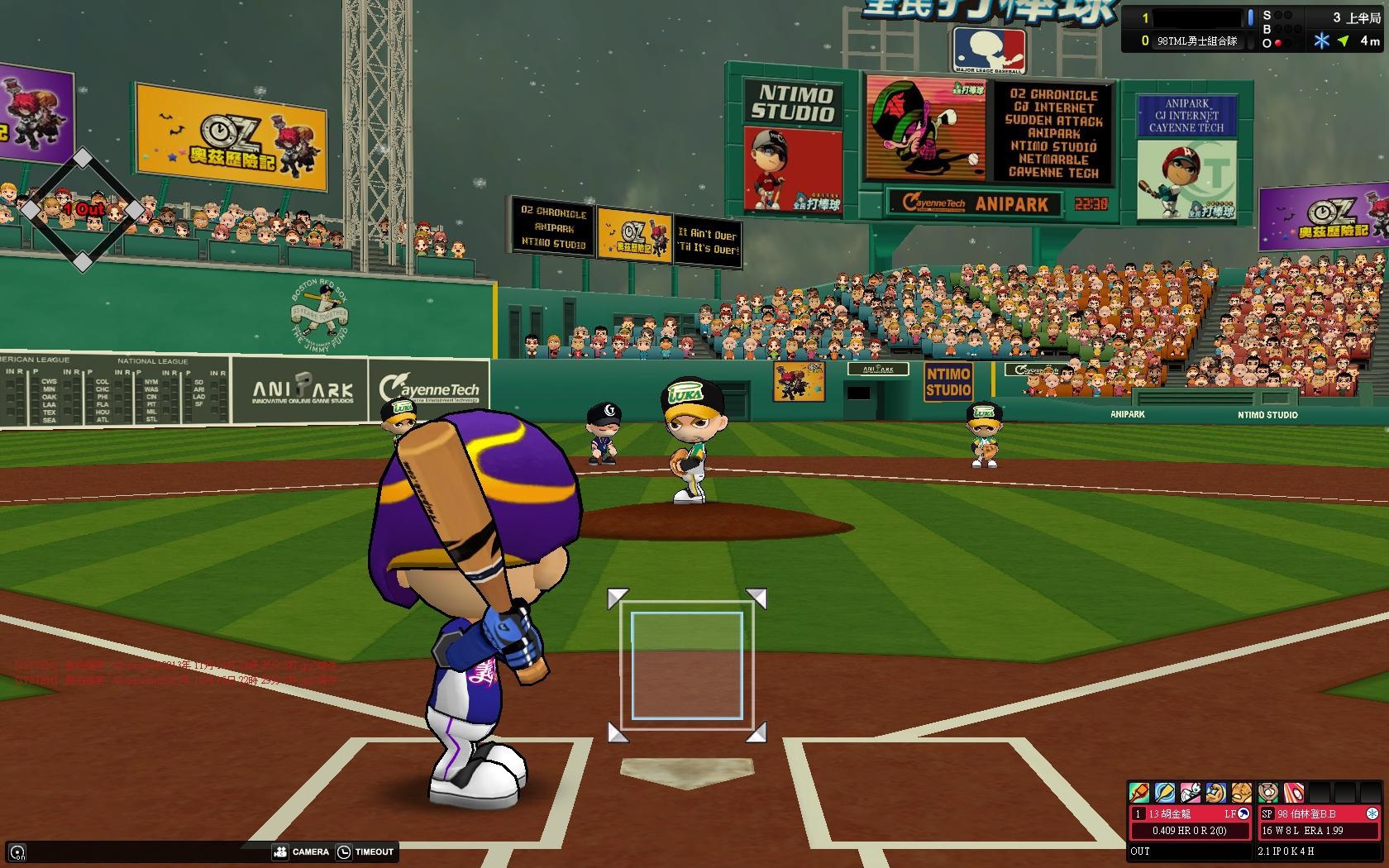Click the base runner diamond indicator

coord(82,210)
